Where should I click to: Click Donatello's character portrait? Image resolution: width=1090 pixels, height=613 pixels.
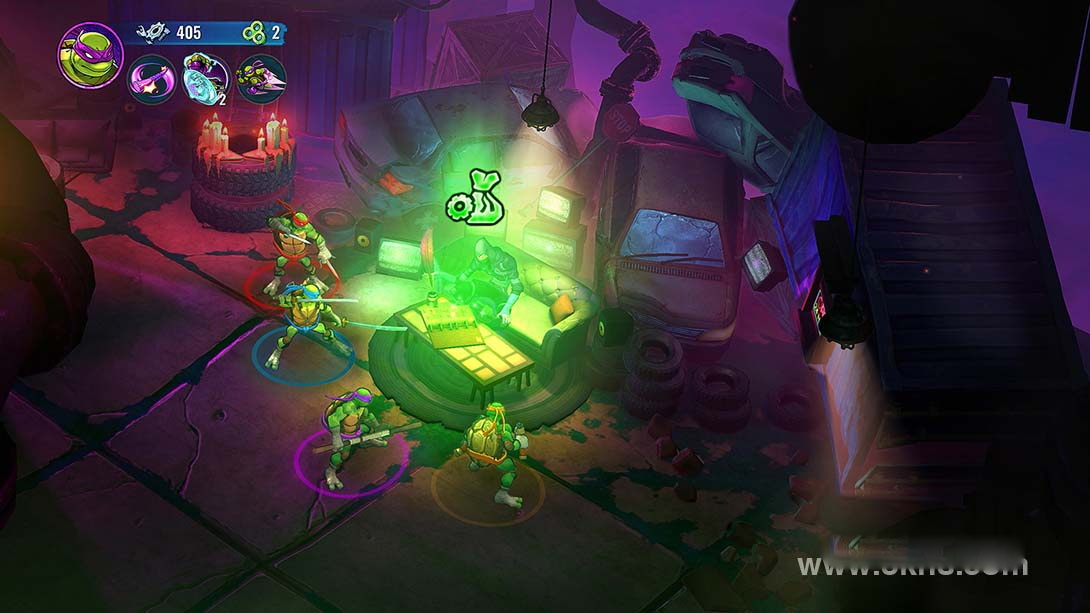(90, 55)
